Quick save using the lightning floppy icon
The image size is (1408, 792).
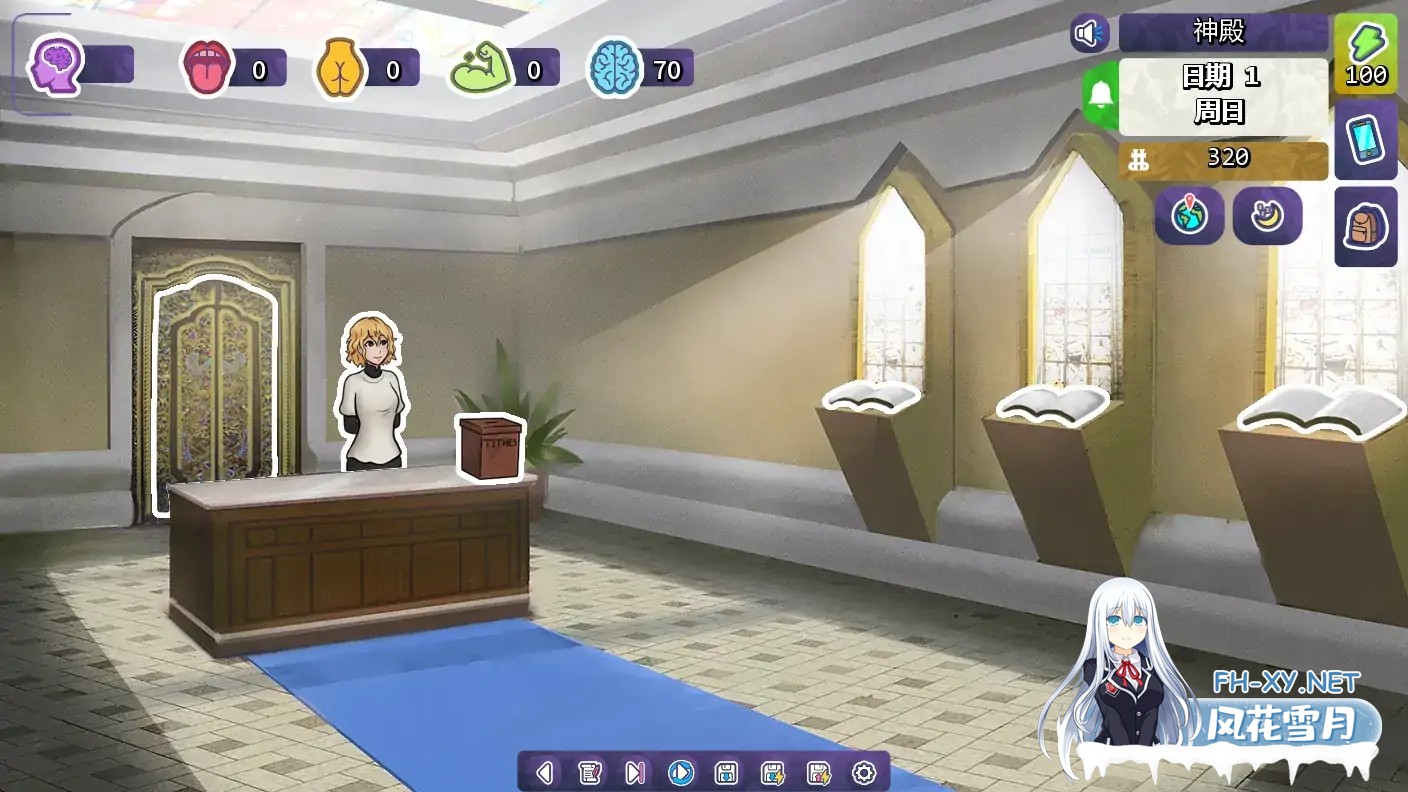771,771
